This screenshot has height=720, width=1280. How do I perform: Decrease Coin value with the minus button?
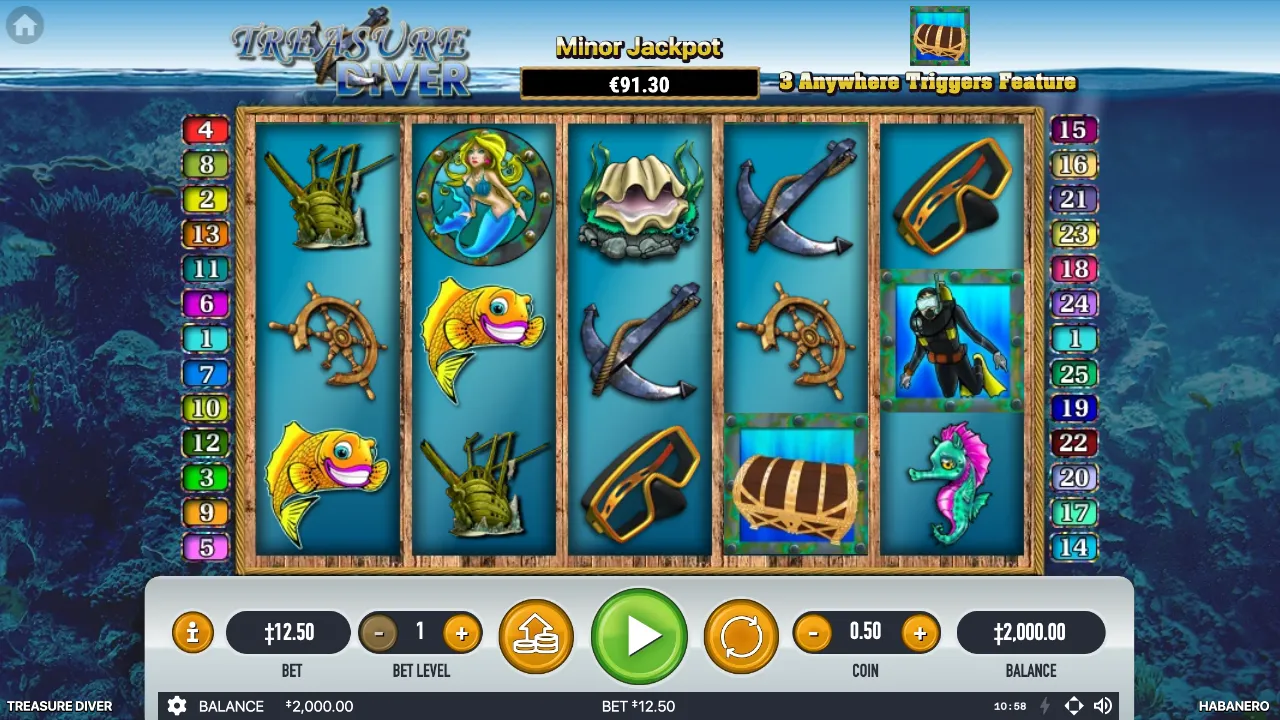tap(812, 632)
